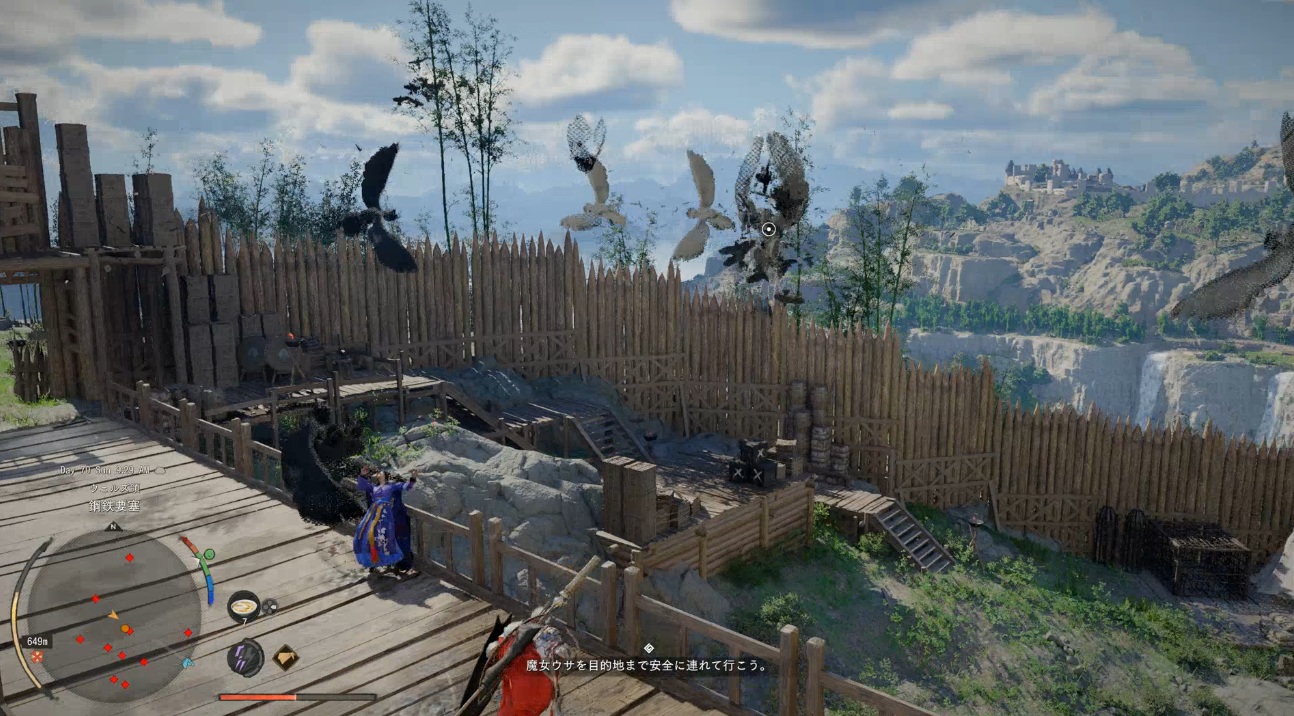1294x716 pixels.
Task: Click the red crossed target icon below 649m
Action: 37,656
